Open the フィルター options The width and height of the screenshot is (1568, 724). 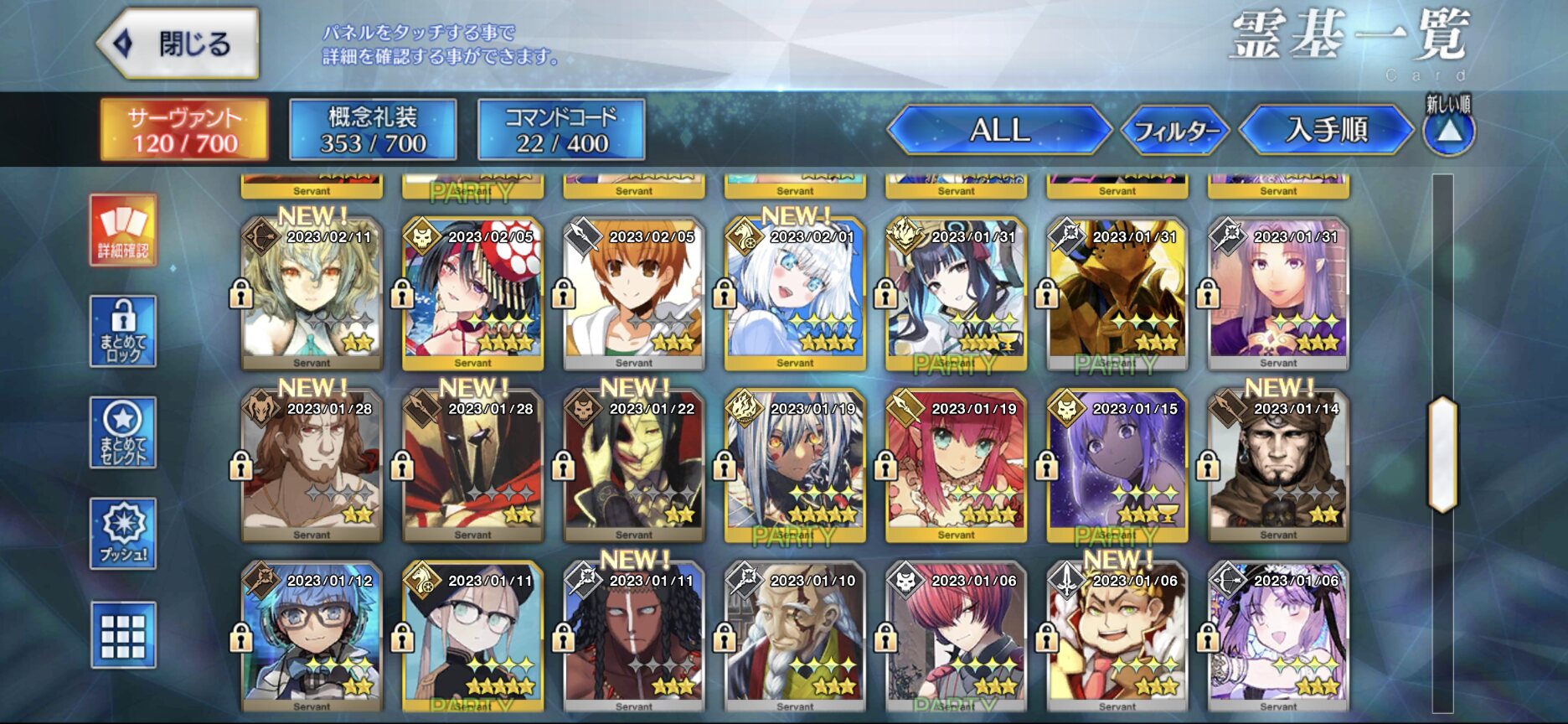point(1174,131)
